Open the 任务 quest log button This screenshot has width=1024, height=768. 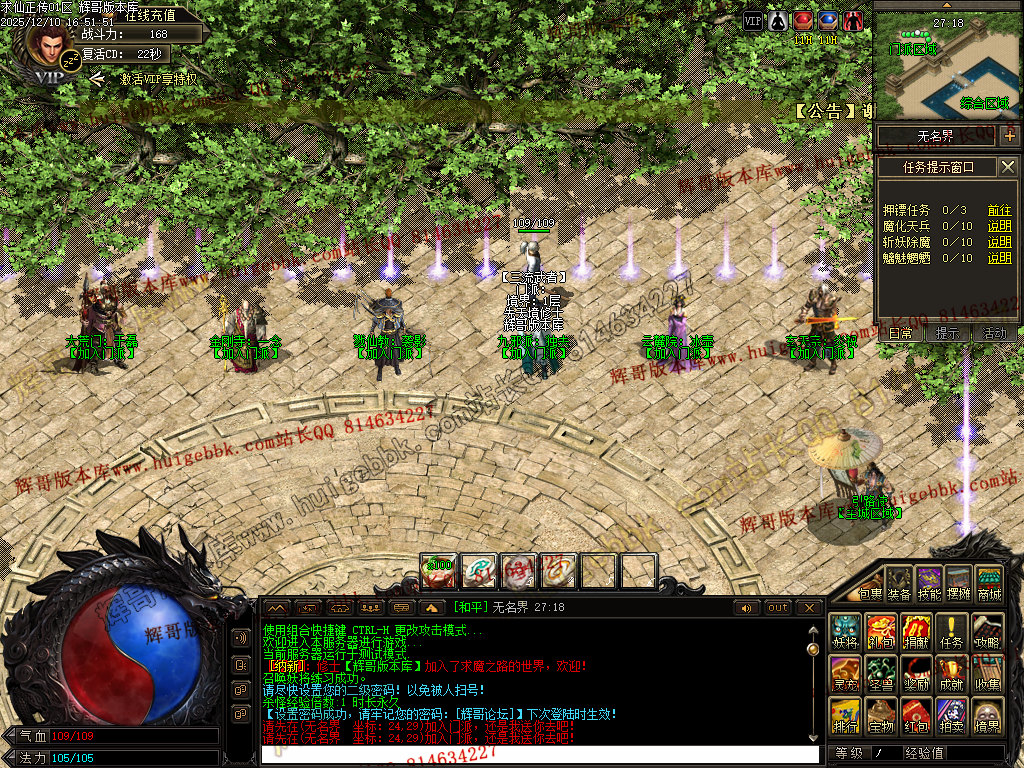click(953, 632)
